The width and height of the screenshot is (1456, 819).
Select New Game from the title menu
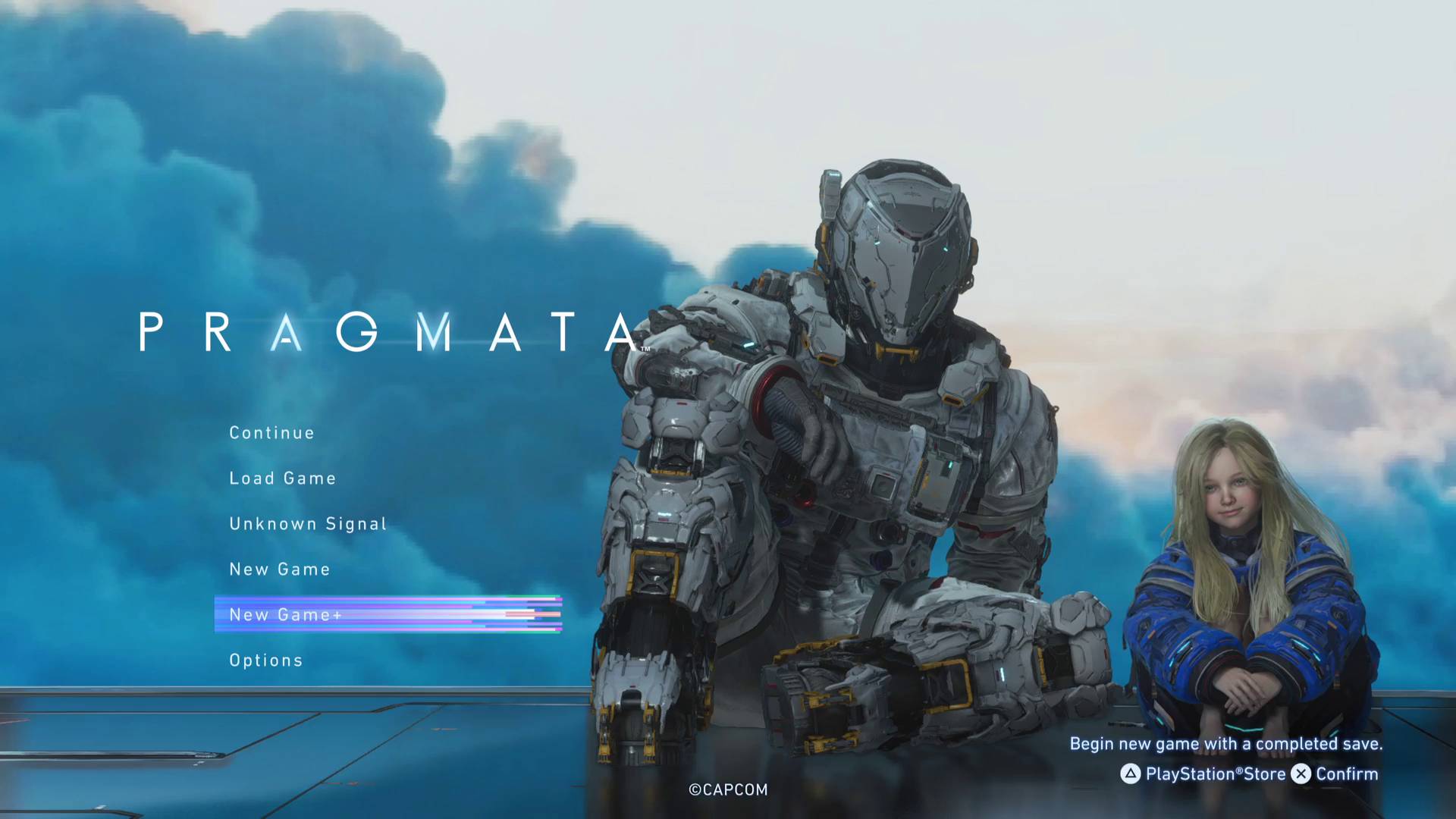click(279, 569)
